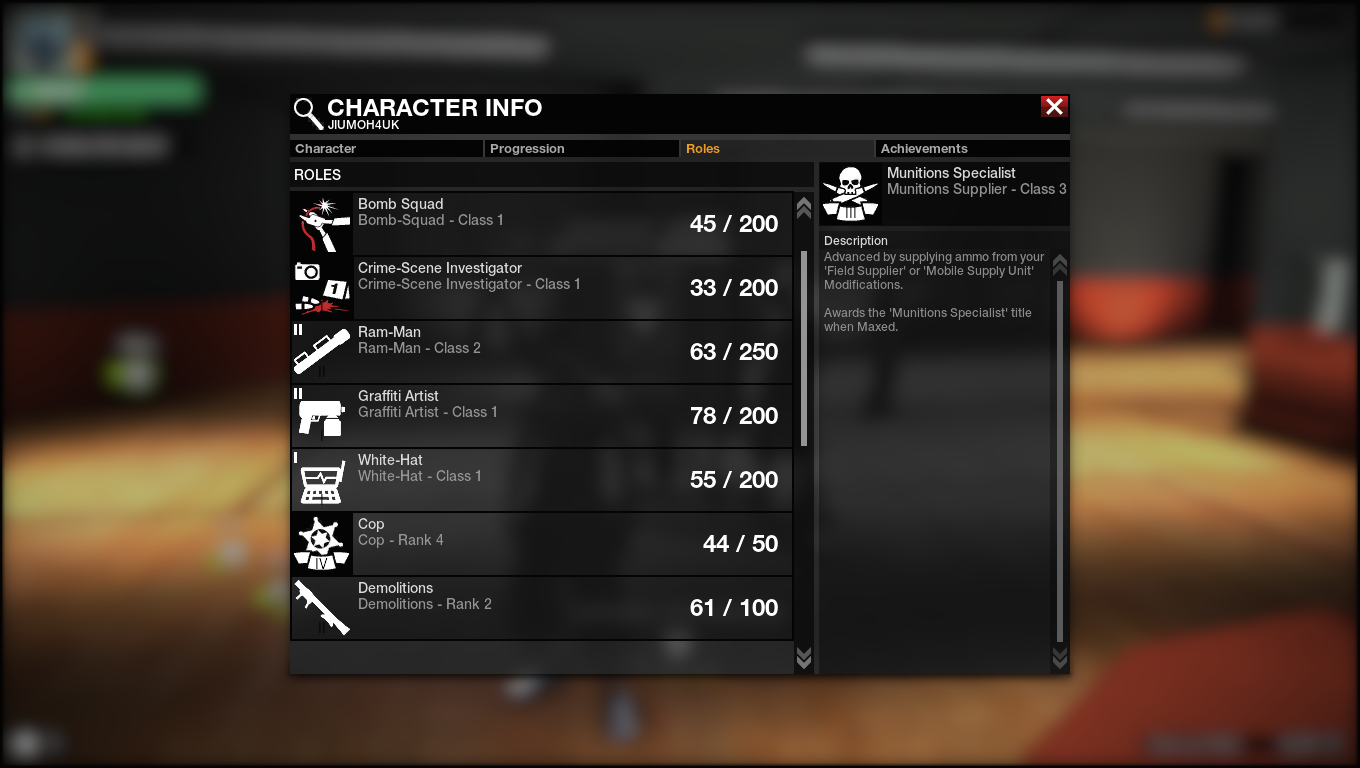The height and width of the screenshot is (768, 1360).
Task: Choose the Cop role row
Action: point(541,544)
